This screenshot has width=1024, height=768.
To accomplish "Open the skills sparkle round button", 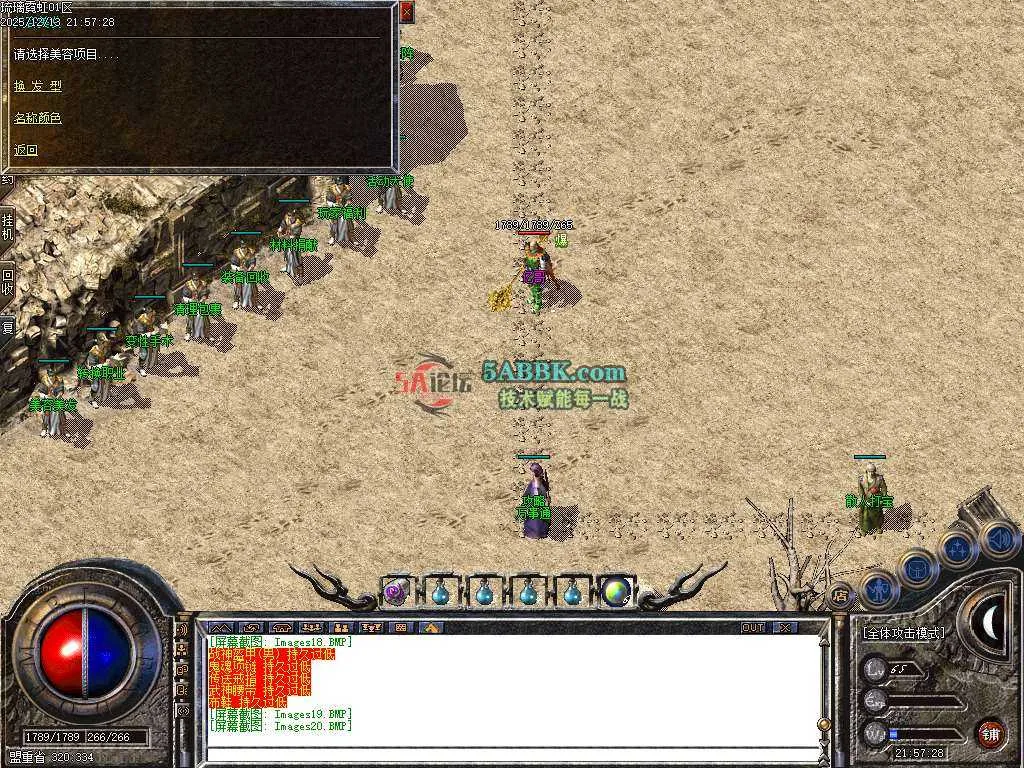I will tap(958, 549).
